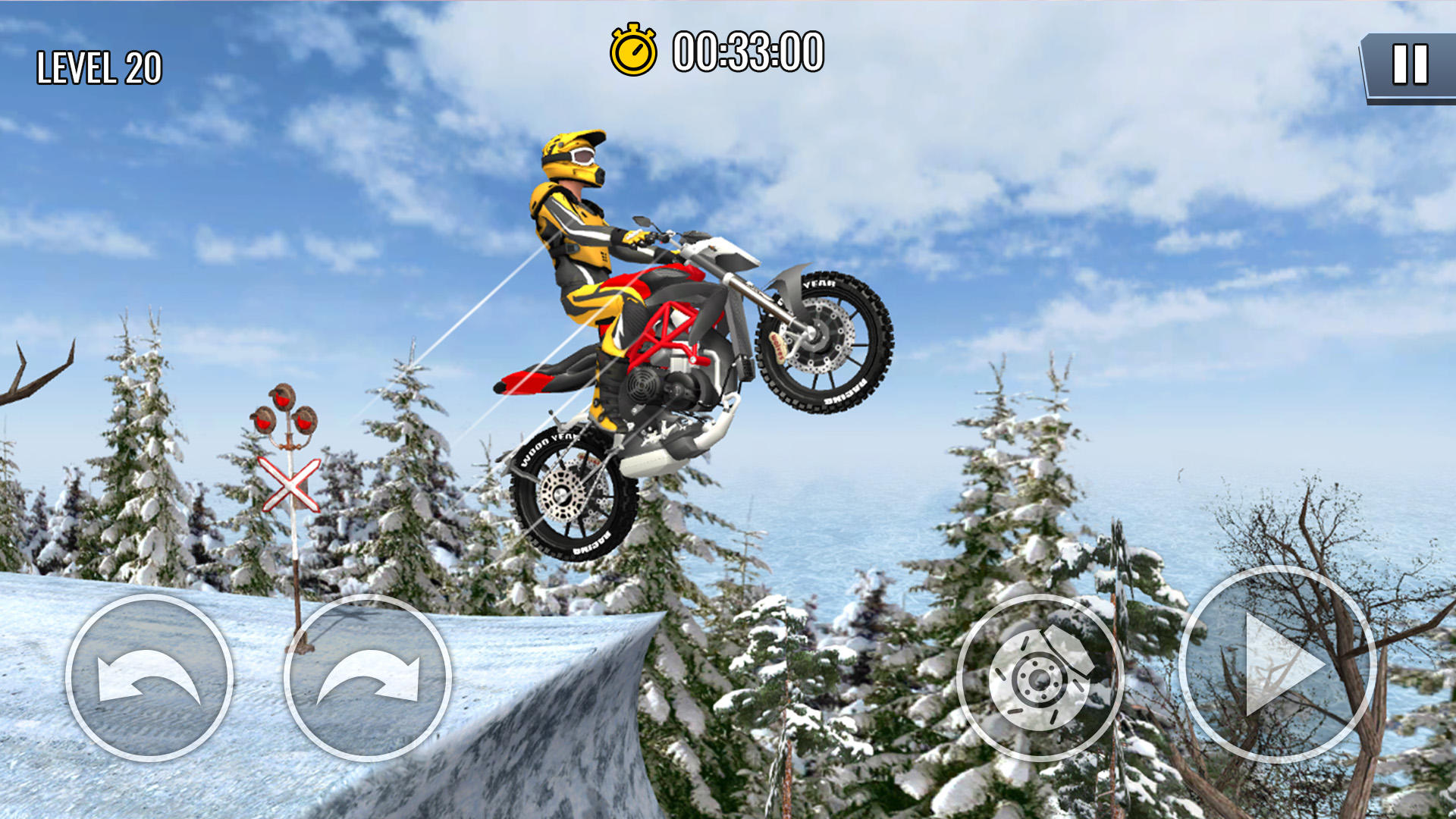
Task: Click the yellow stopwatch icon beside the timer
Action: pyautogui.click(x=634, y=49)
